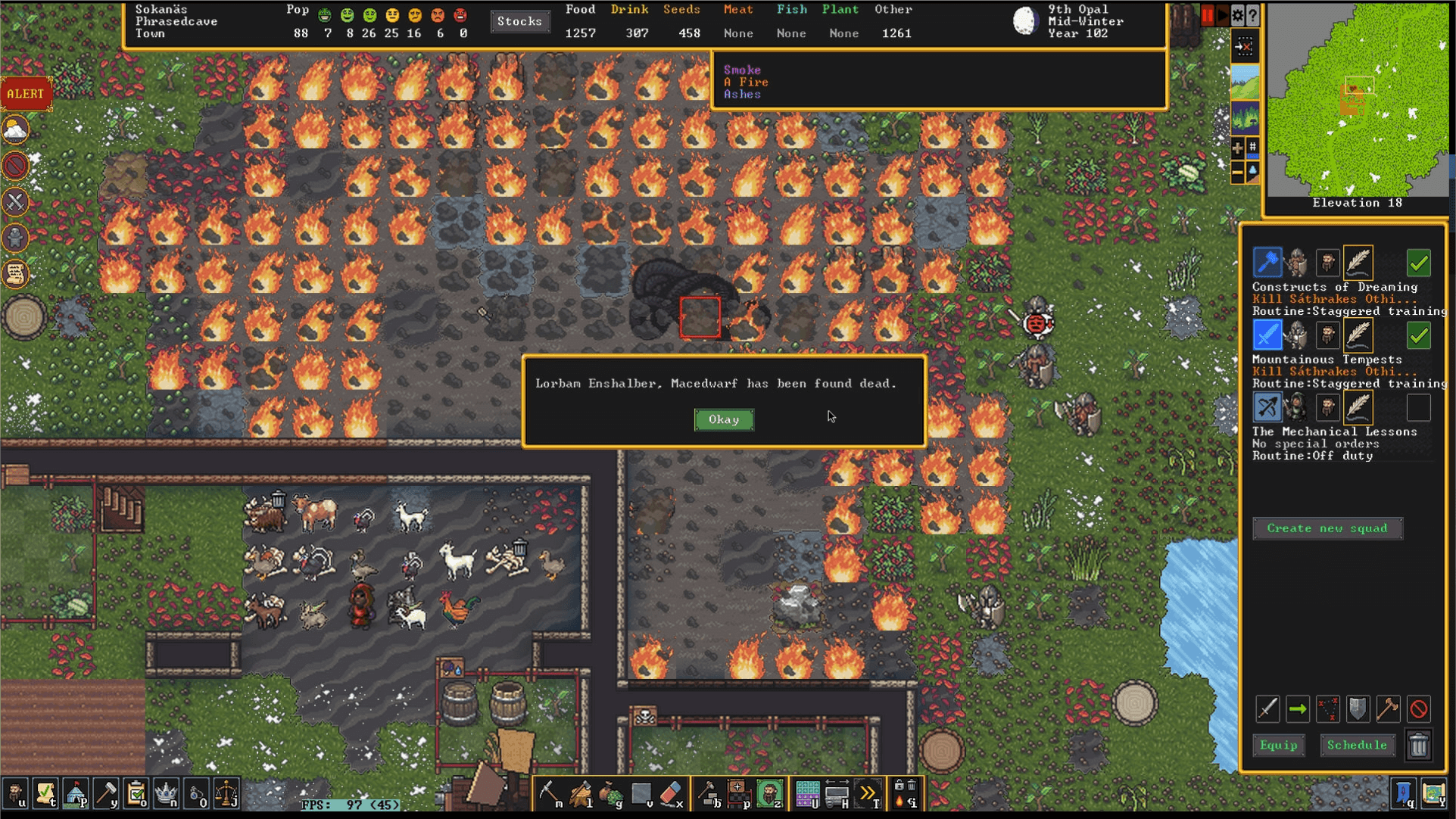This screenshot has height=819, width=1456.
Task: Toggle checkbox for The Mechanical Lessons squad
Action: (x=1418, y=408)
